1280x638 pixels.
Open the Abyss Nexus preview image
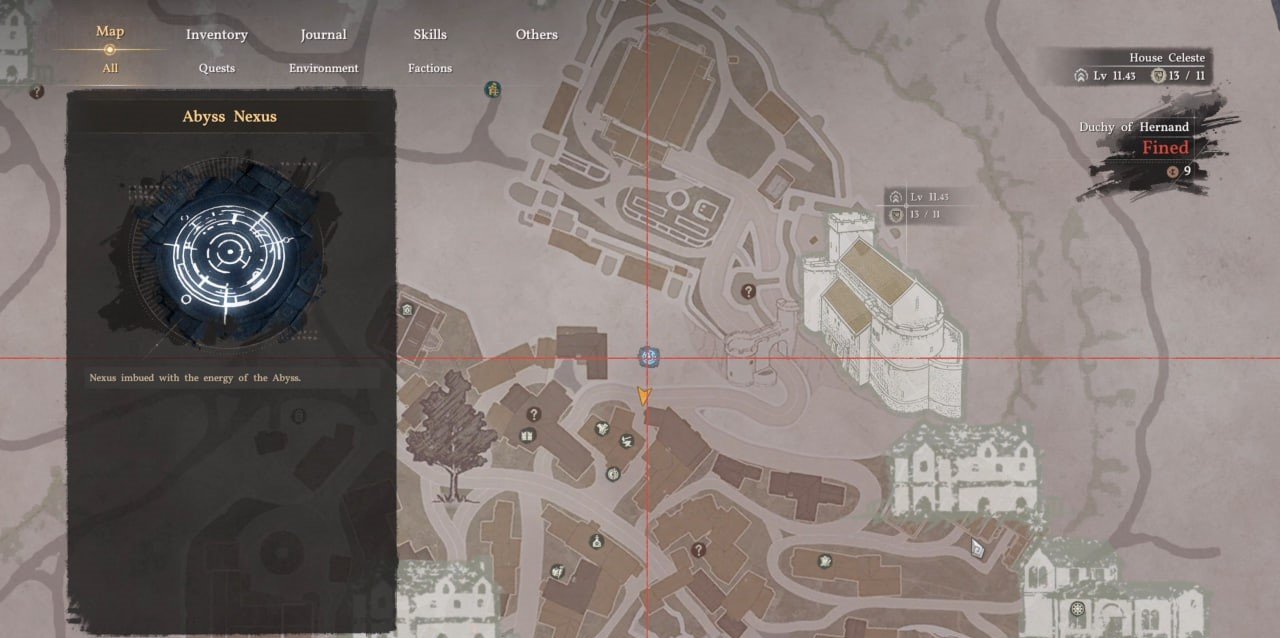(231, 249)
